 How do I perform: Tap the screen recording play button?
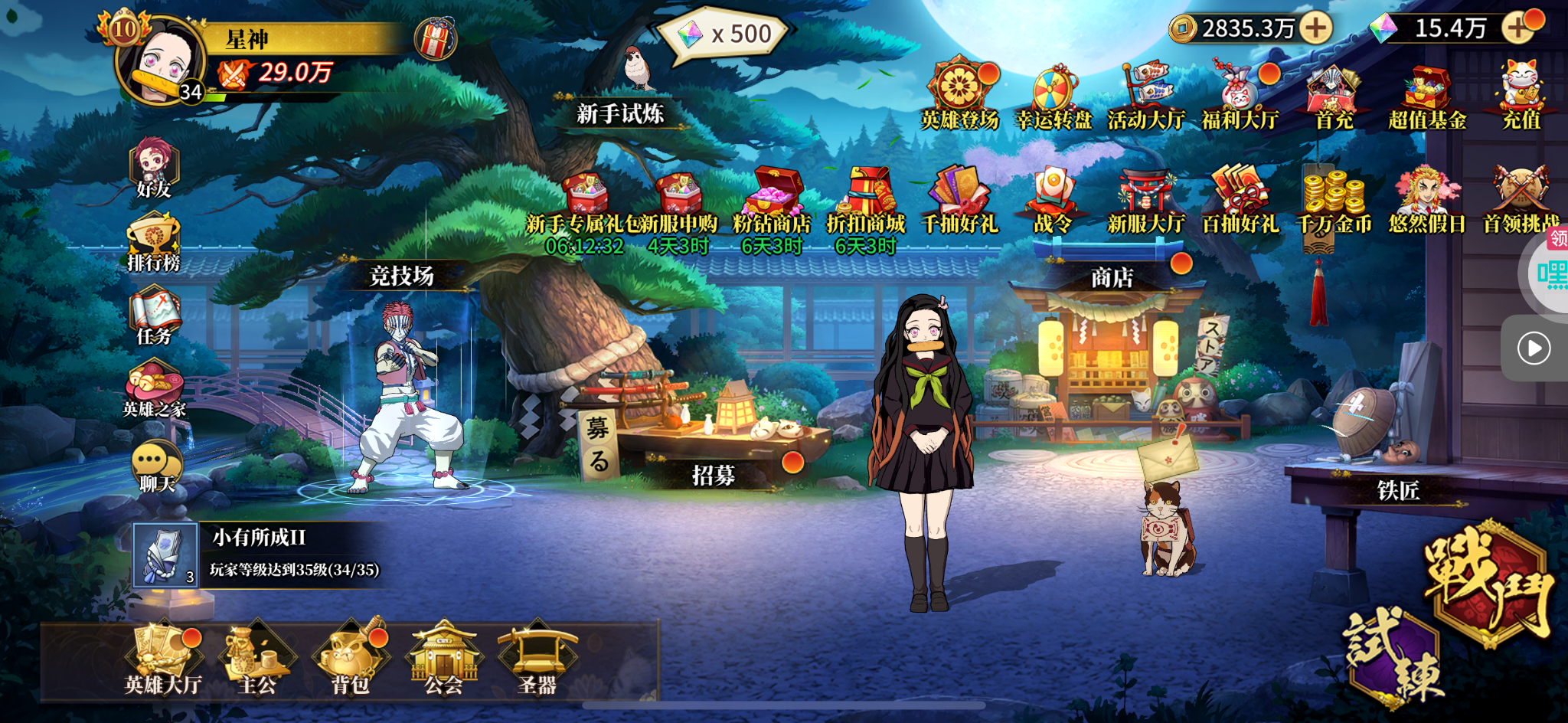click(1534, 348)
